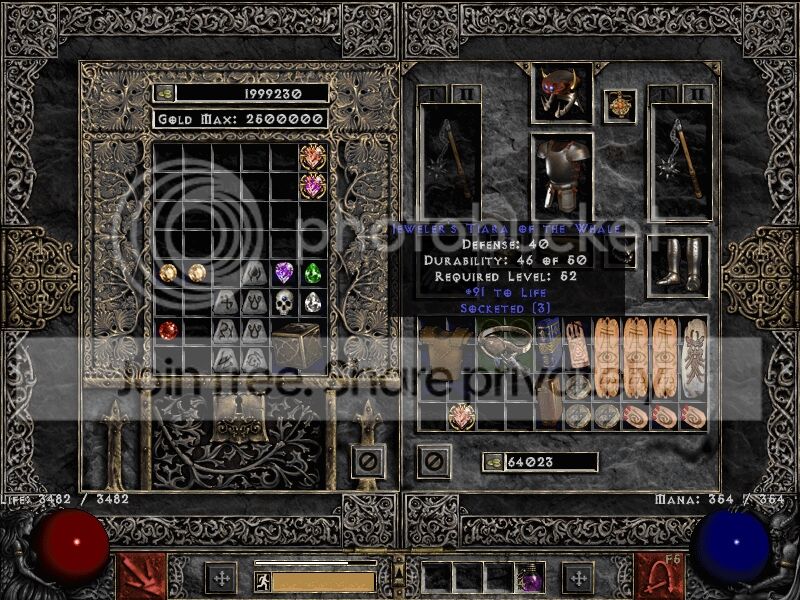Close the inventory panel
800x600 pixels.
coord(434,461)
